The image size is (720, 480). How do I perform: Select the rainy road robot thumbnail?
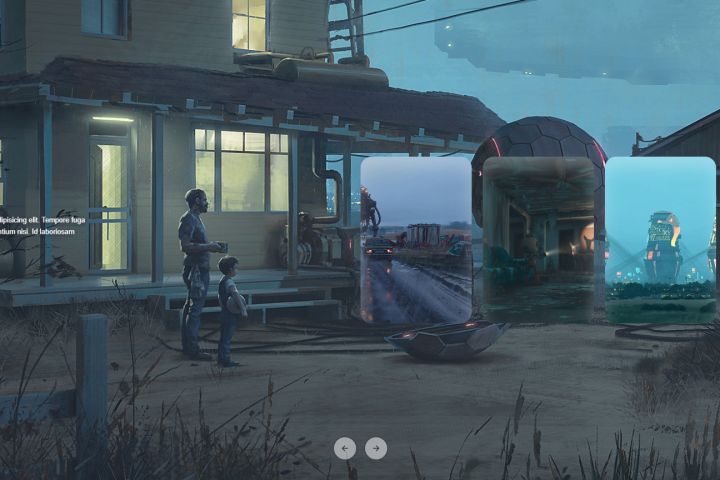[415, 239]
